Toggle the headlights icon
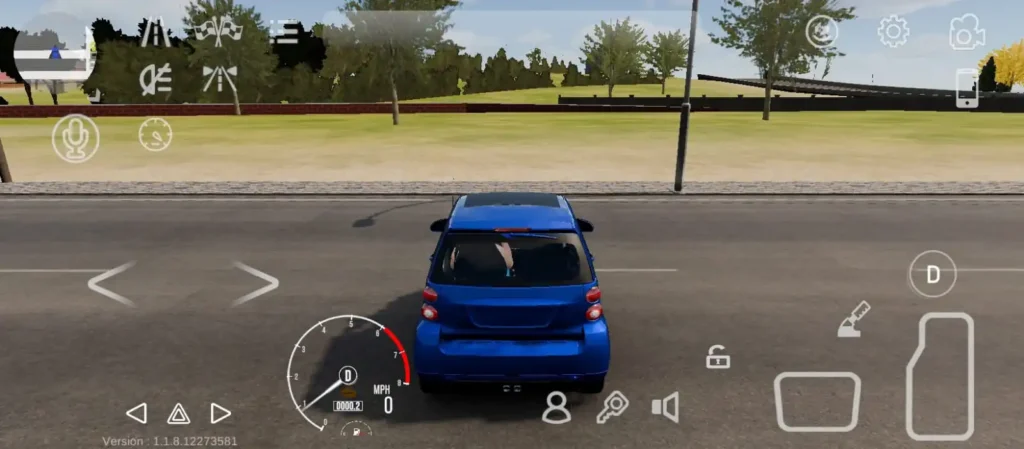 [x=155, y=77]
